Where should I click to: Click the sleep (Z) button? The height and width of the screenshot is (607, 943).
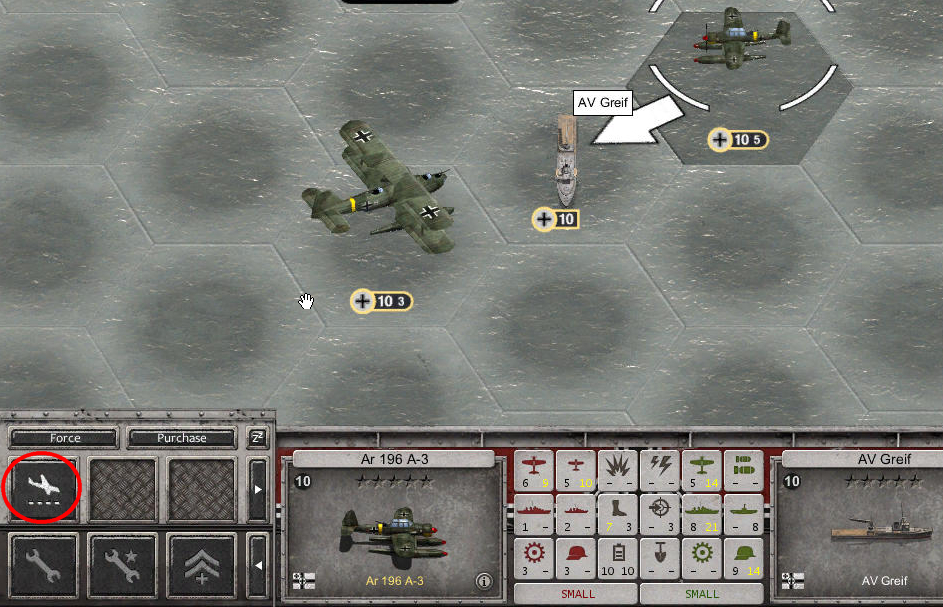point(257,438)
